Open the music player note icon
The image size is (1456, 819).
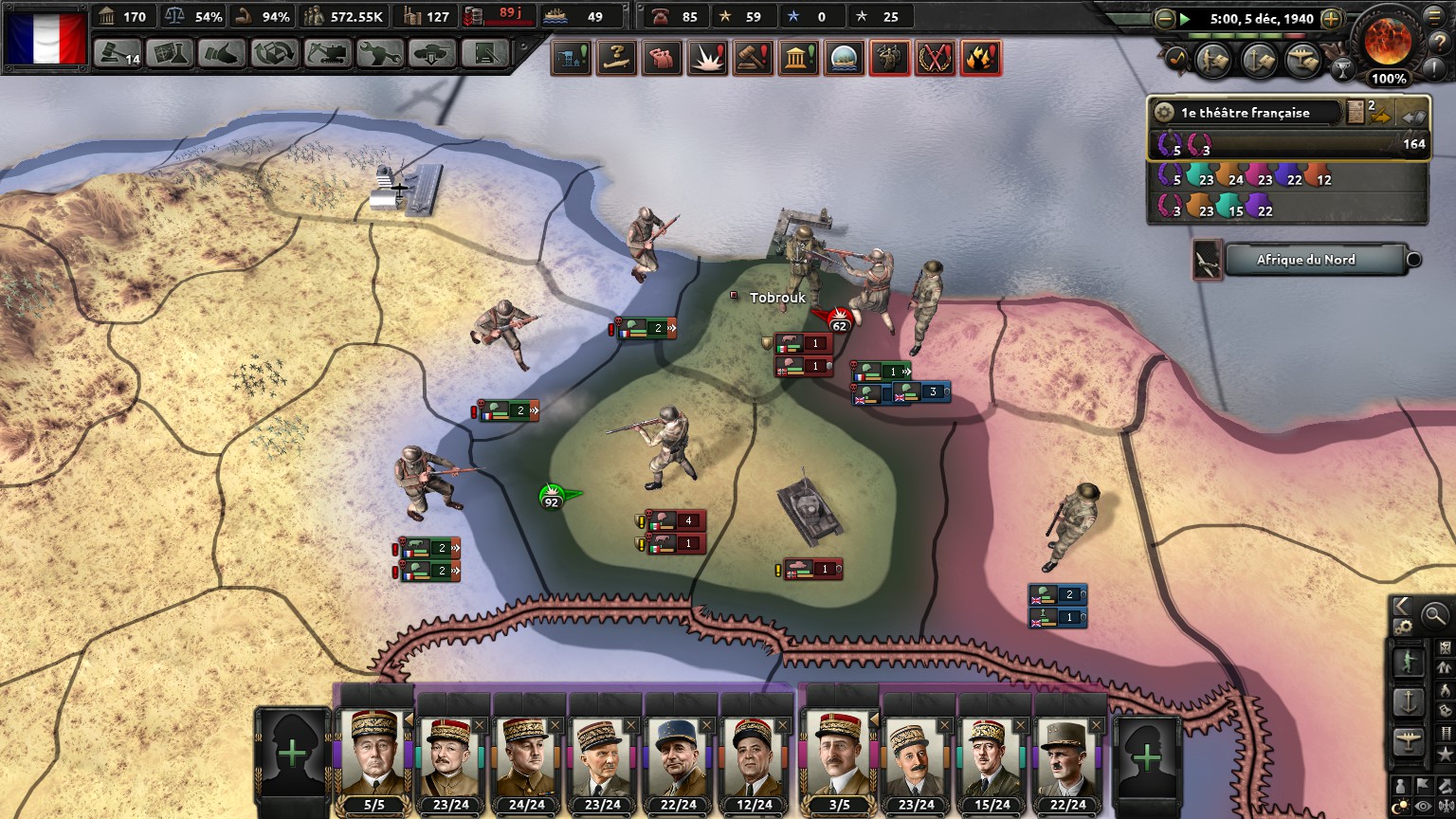click(1176, 58)
